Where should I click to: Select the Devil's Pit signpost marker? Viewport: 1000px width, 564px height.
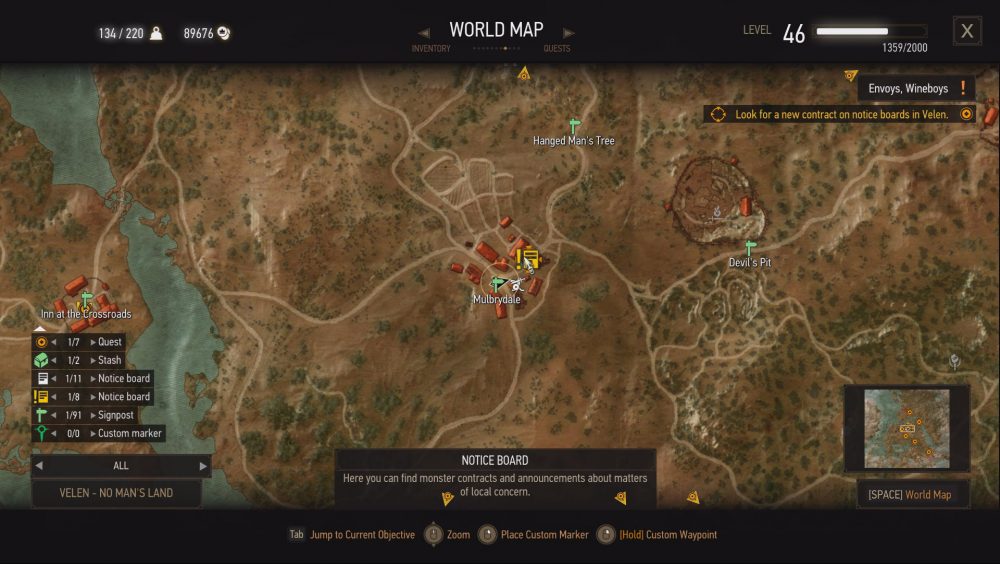(x=750, y=247)
